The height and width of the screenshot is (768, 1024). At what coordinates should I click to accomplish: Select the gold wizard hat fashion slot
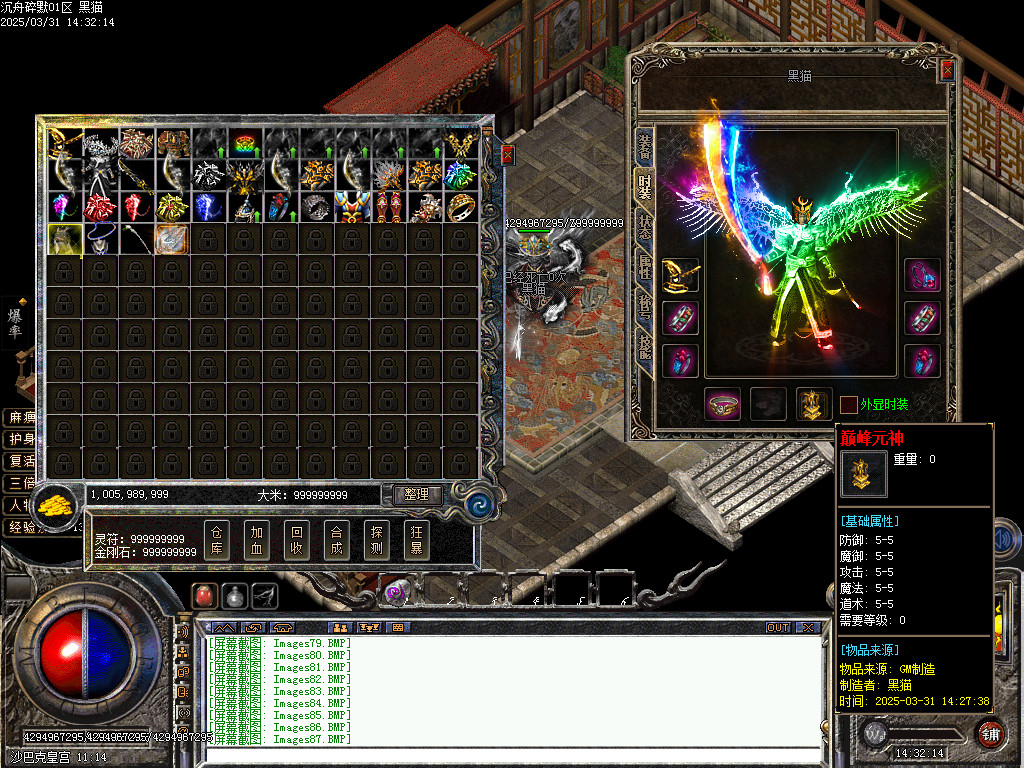click(x=680, y=275)
